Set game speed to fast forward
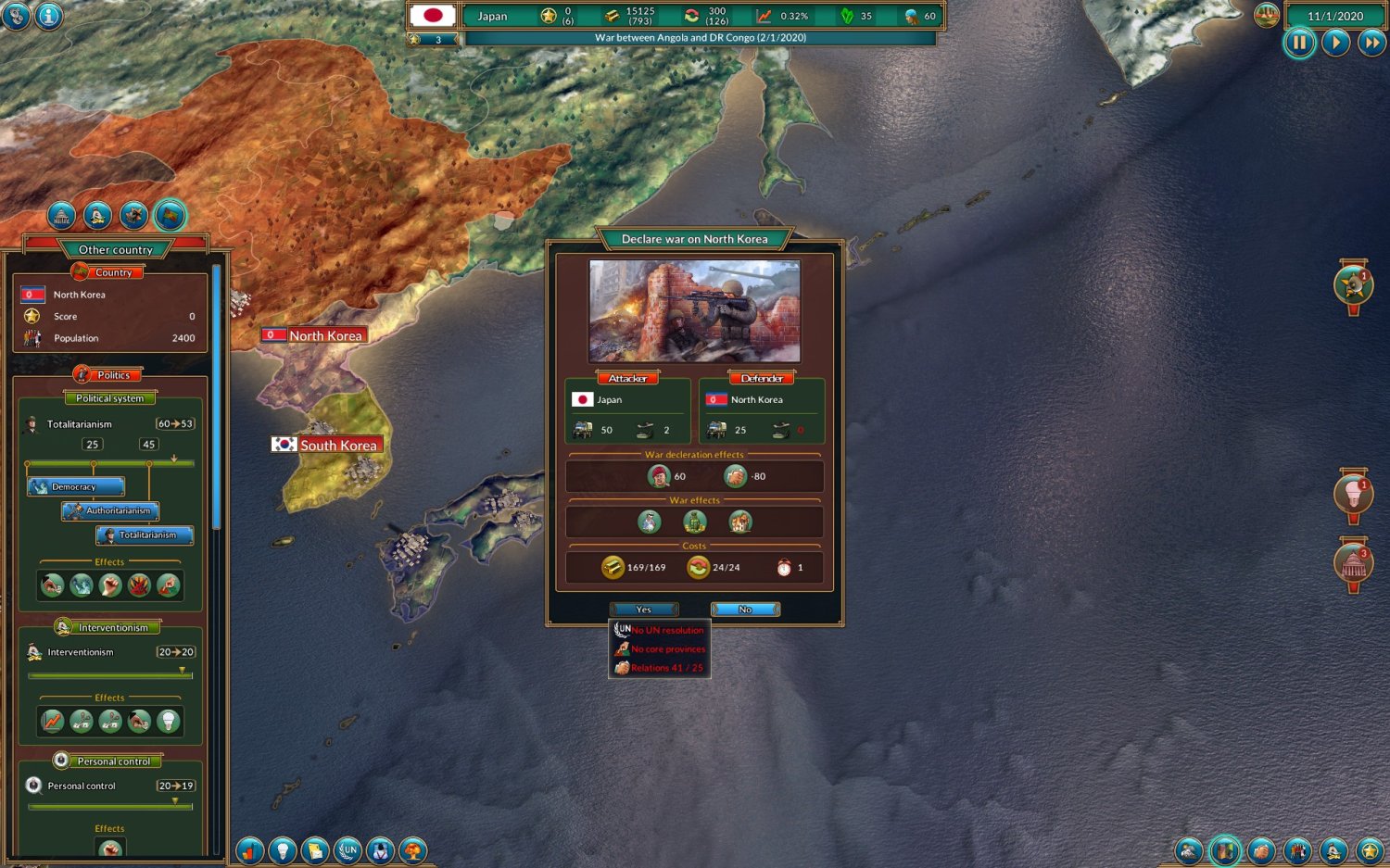This screenshot has height=868, width=1390. tap(1371, 43)
